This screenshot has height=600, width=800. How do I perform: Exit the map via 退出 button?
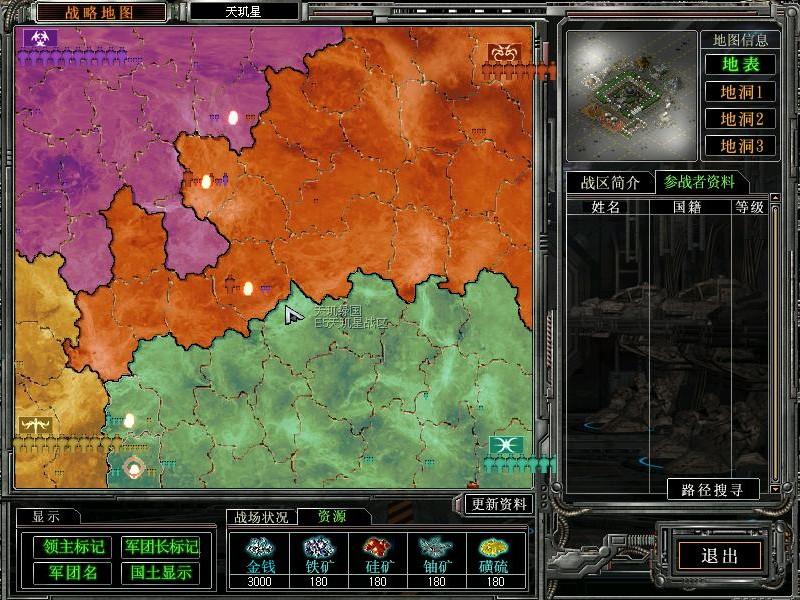[719, 557]
